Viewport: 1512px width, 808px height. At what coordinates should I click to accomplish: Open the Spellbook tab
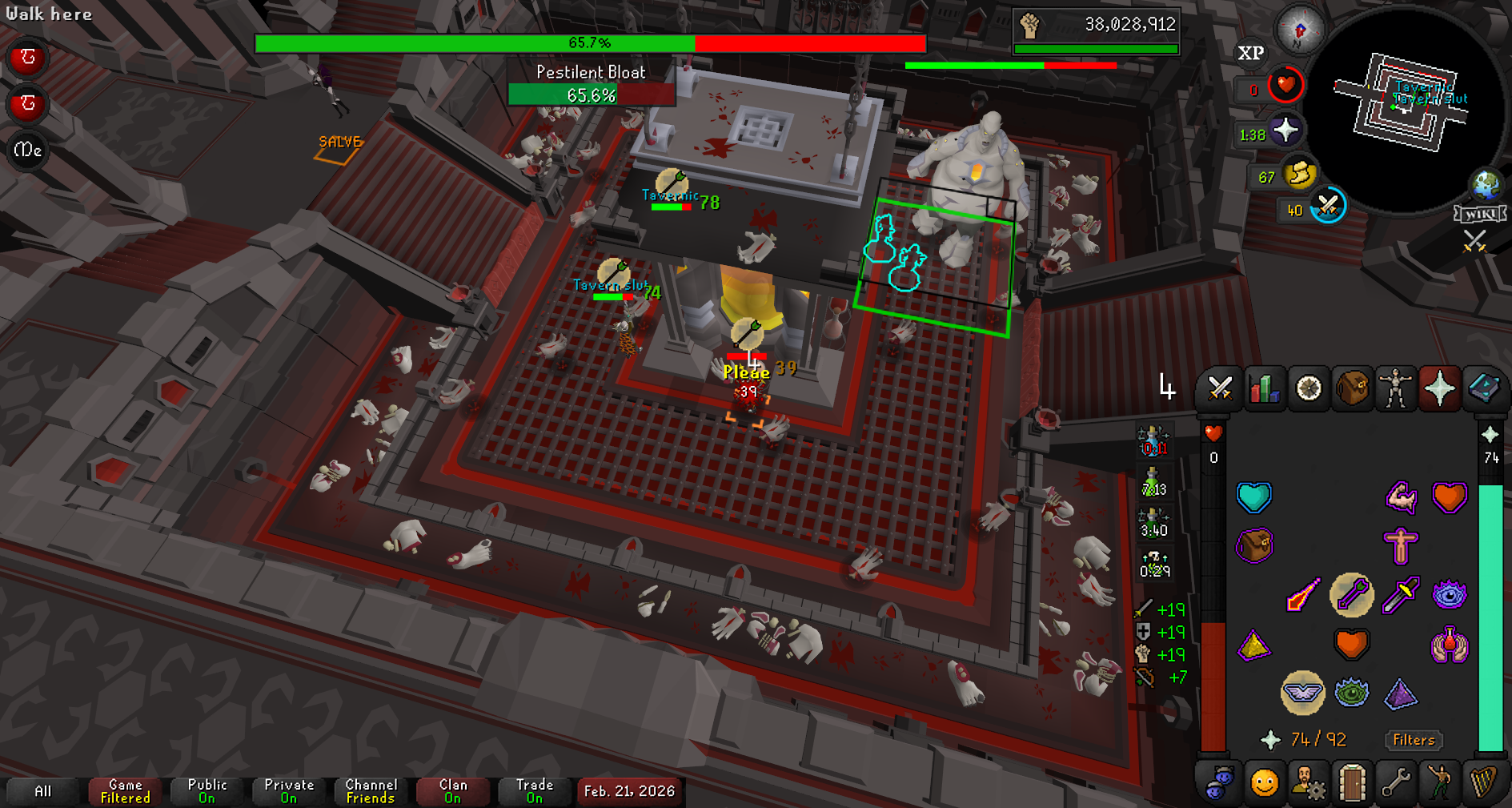pyautogui.click(x=1483, y=389)
